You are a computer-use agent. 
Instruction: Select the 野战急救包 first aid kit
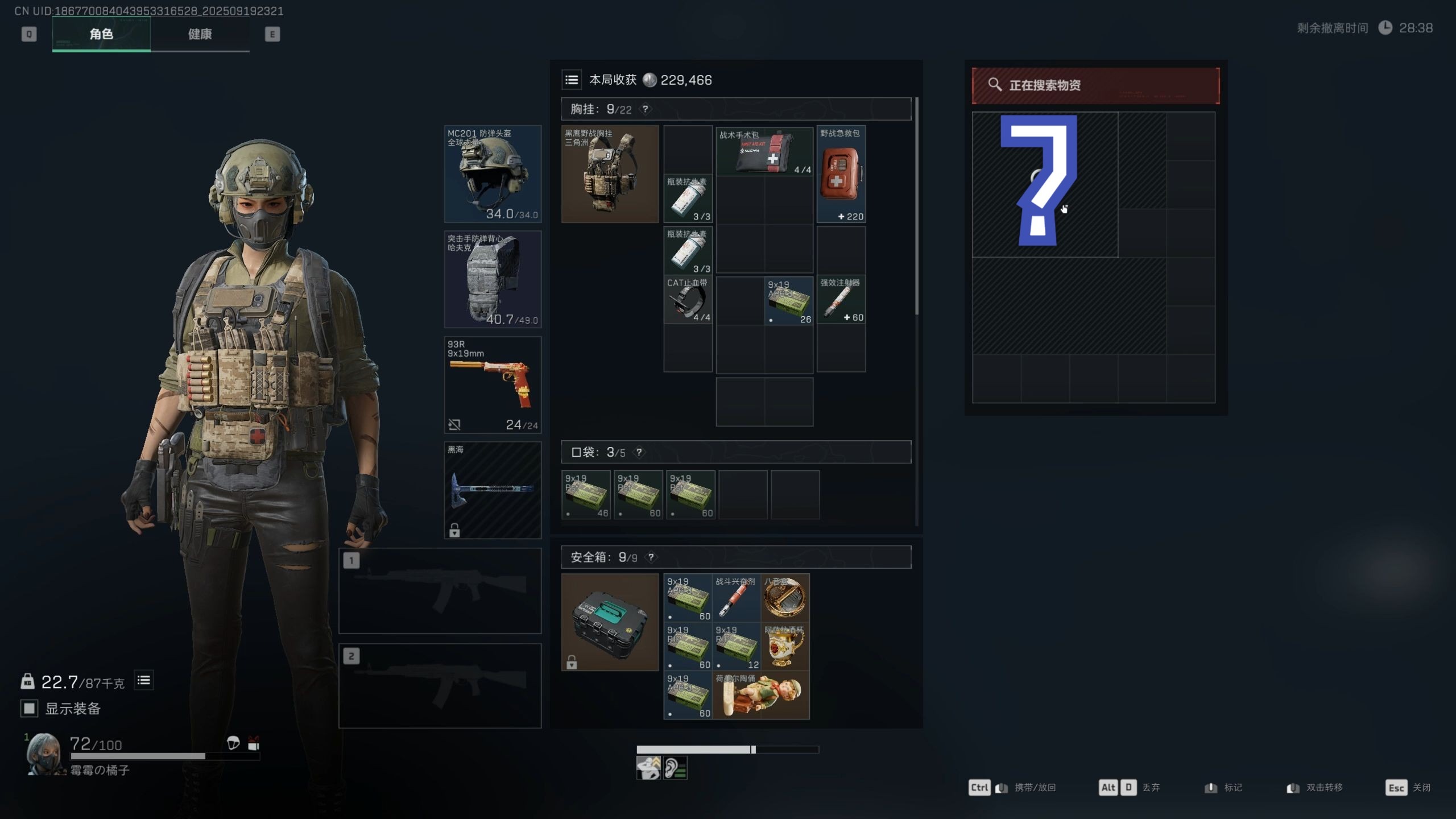841,174
